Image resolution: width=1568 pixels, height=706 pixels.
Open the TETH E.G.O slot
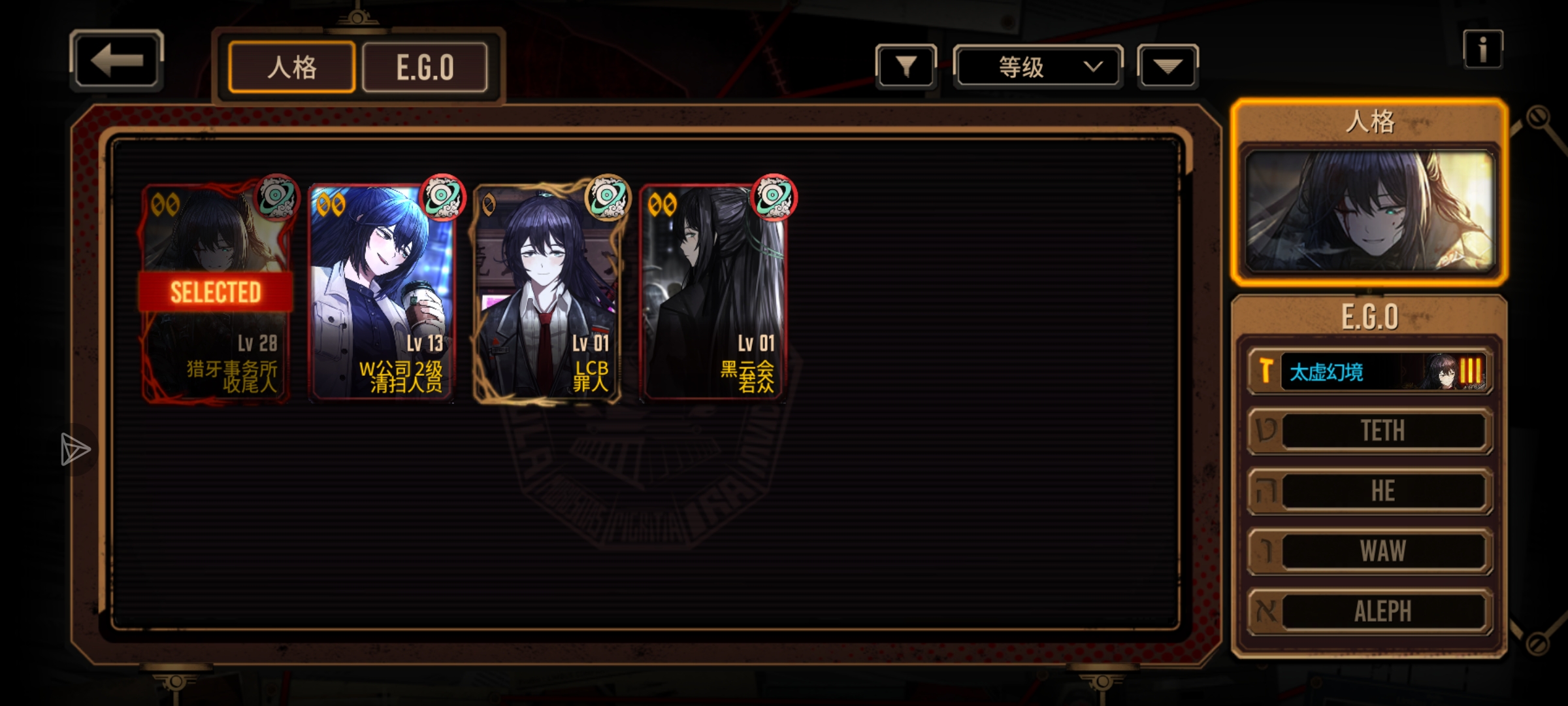coord(1370,431)
